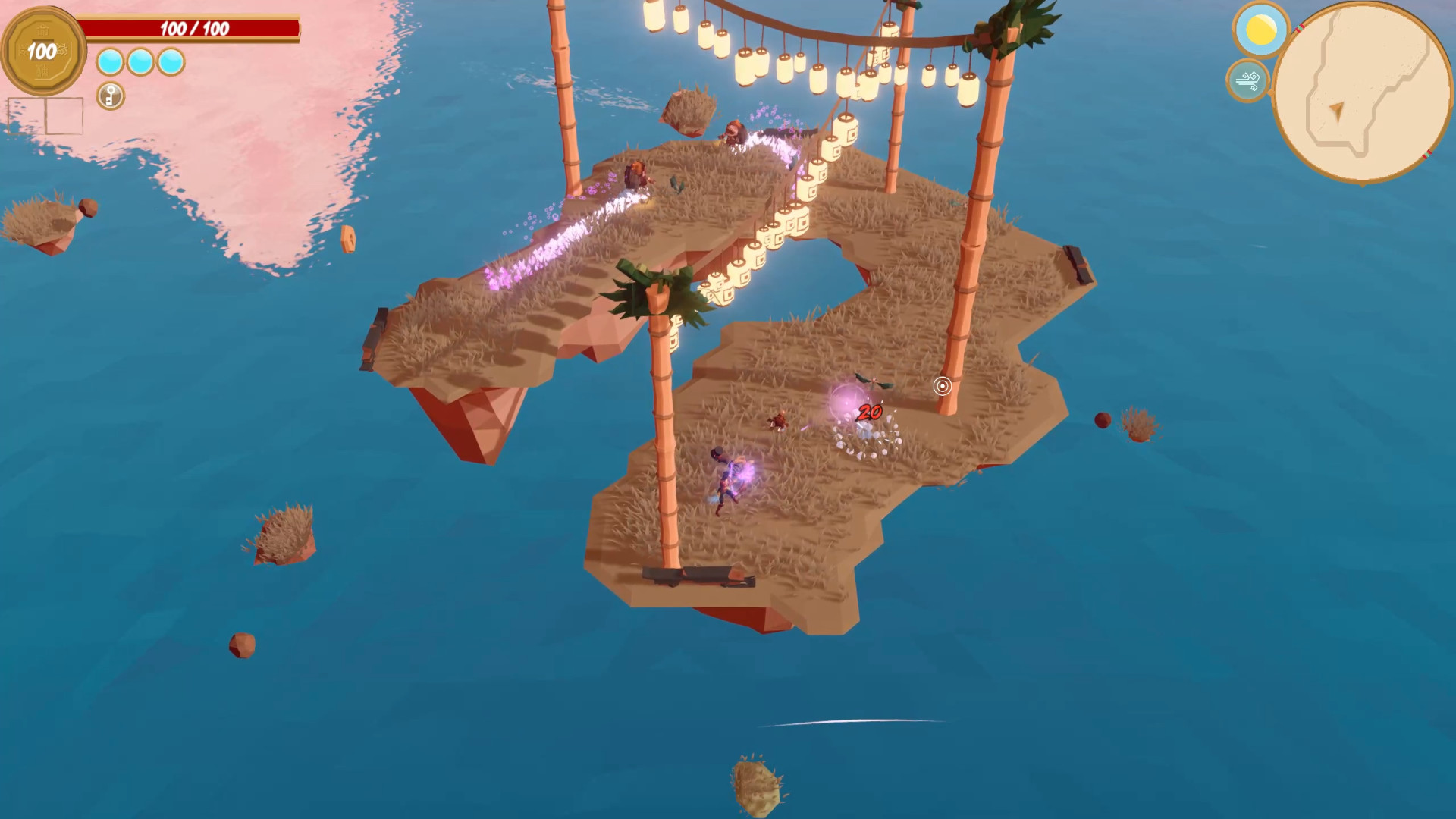Click the player arrow on the minimap
This screenshot has width=1456, height=819.
point(1338,112)
